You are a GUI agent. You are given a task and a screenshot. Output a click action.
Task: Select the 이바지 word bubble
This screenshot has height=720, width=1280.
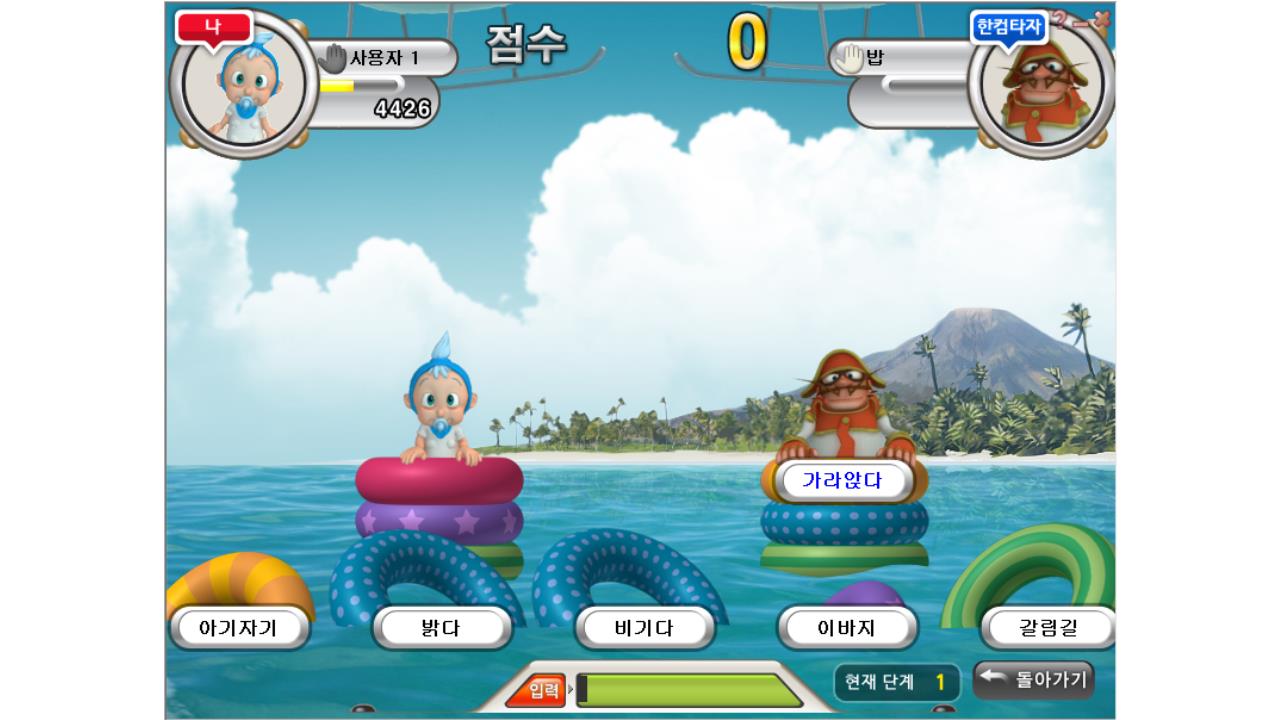[x=847, y=628]
